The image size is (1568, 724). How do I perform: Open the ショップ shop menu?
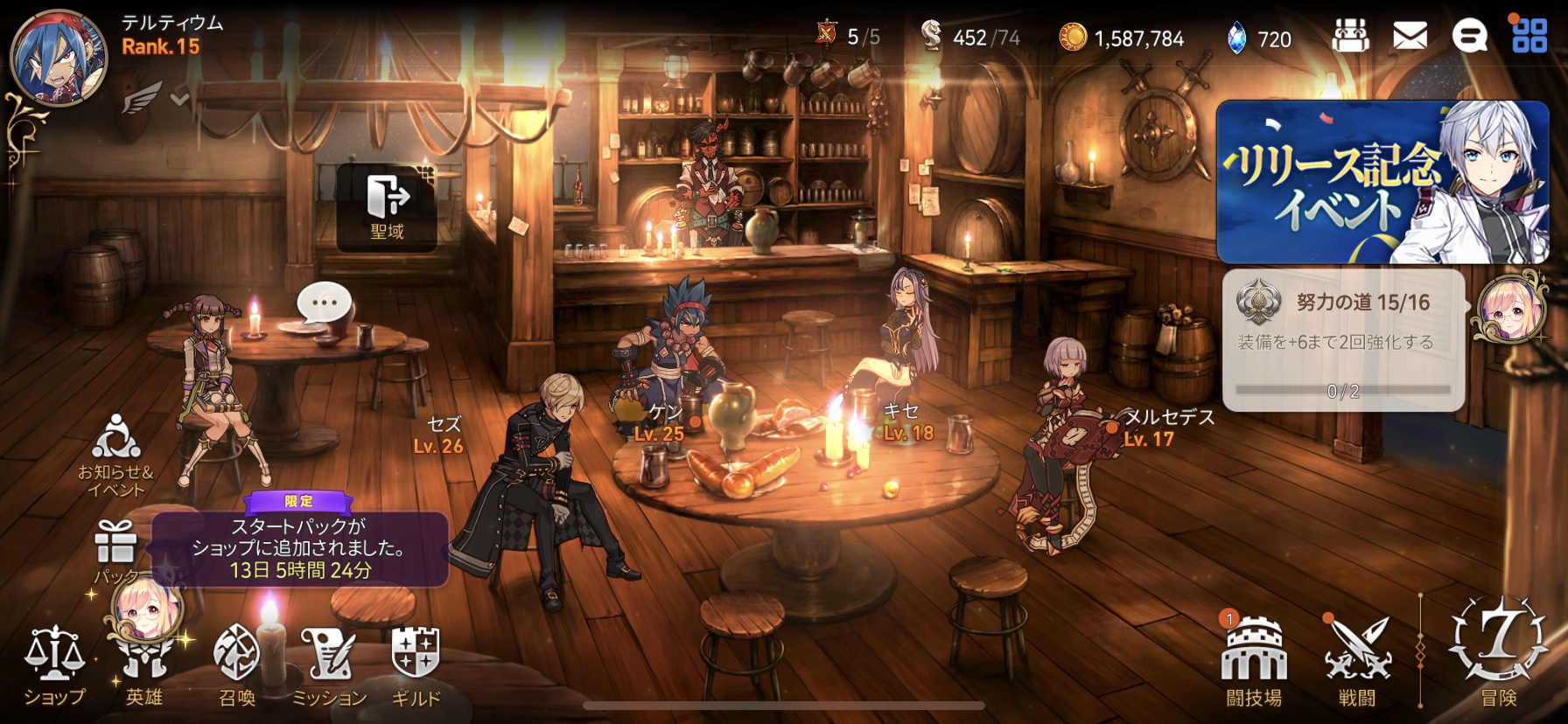click(x=54, y=665)
